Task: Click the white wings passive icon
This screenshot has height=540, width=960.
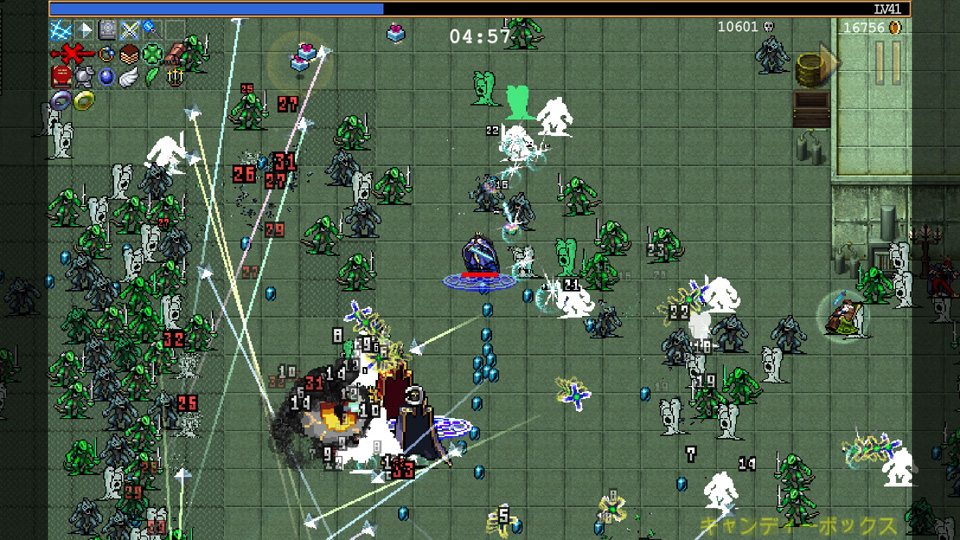Action: pos(130,76)
